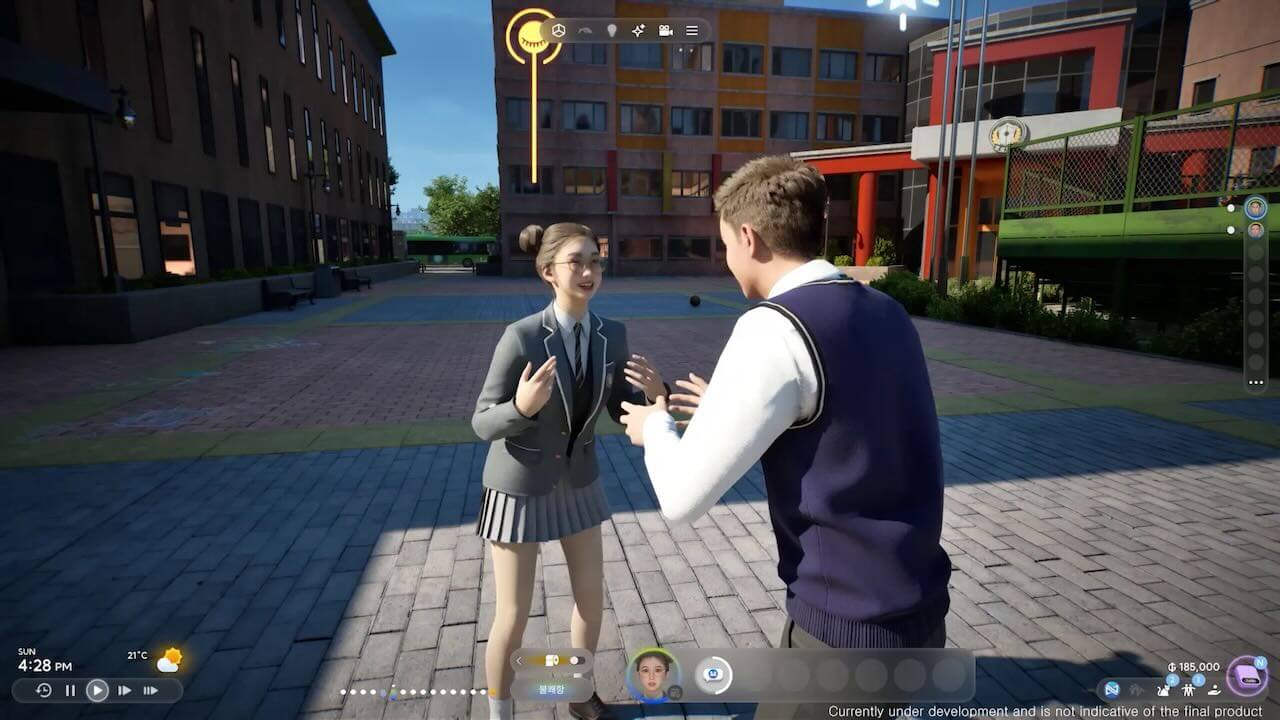Open the weather sun-and-cloud icon
Image resolution: width=1280 pixels, height=720 pixels.
point(169,660)
